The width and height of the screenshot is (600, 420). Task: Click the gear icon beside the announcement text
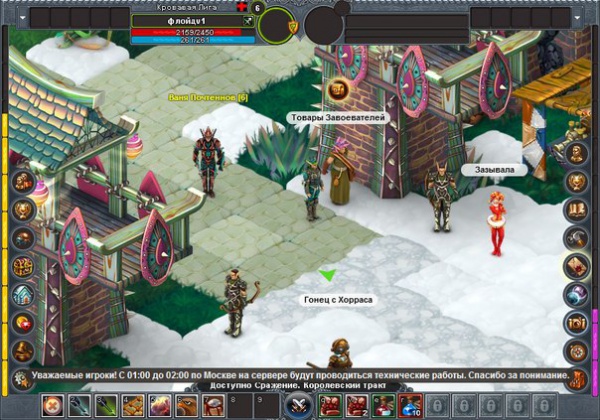tap(21, 378)
